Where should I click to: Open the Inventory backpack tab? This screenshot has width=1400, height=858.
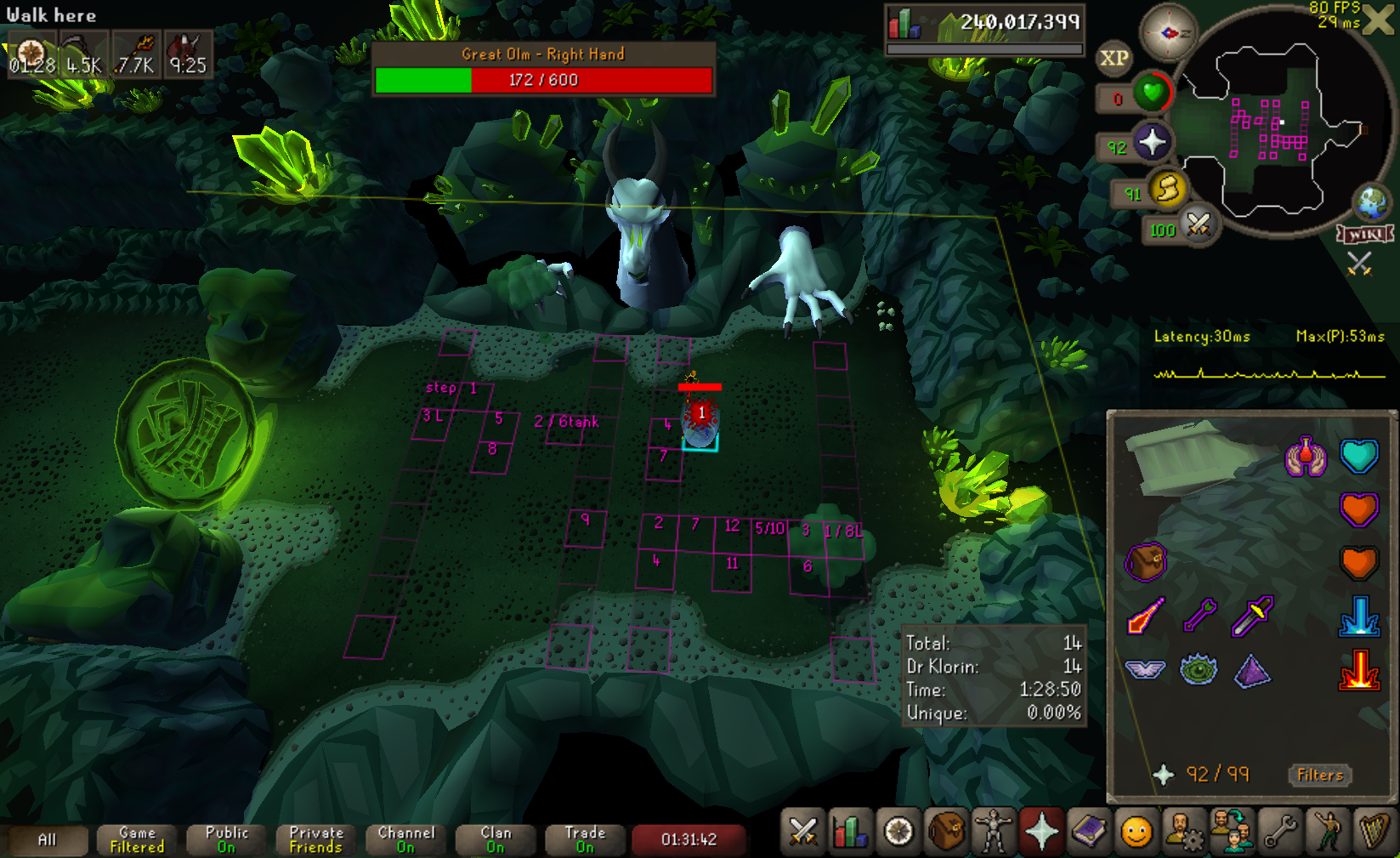[945, 832]
